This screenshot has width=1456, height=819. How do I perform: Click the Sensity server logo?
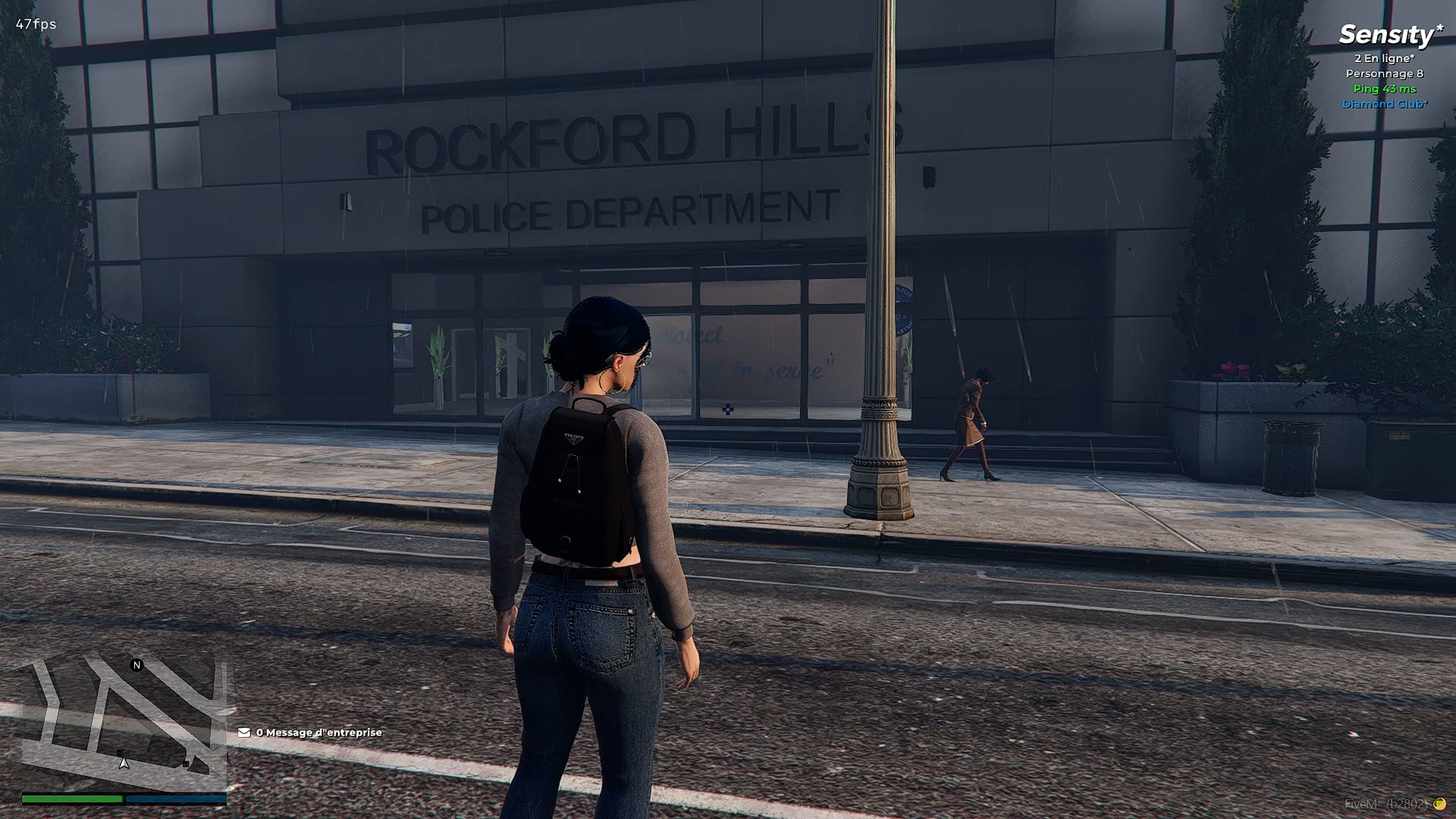tap(1389, 34)
